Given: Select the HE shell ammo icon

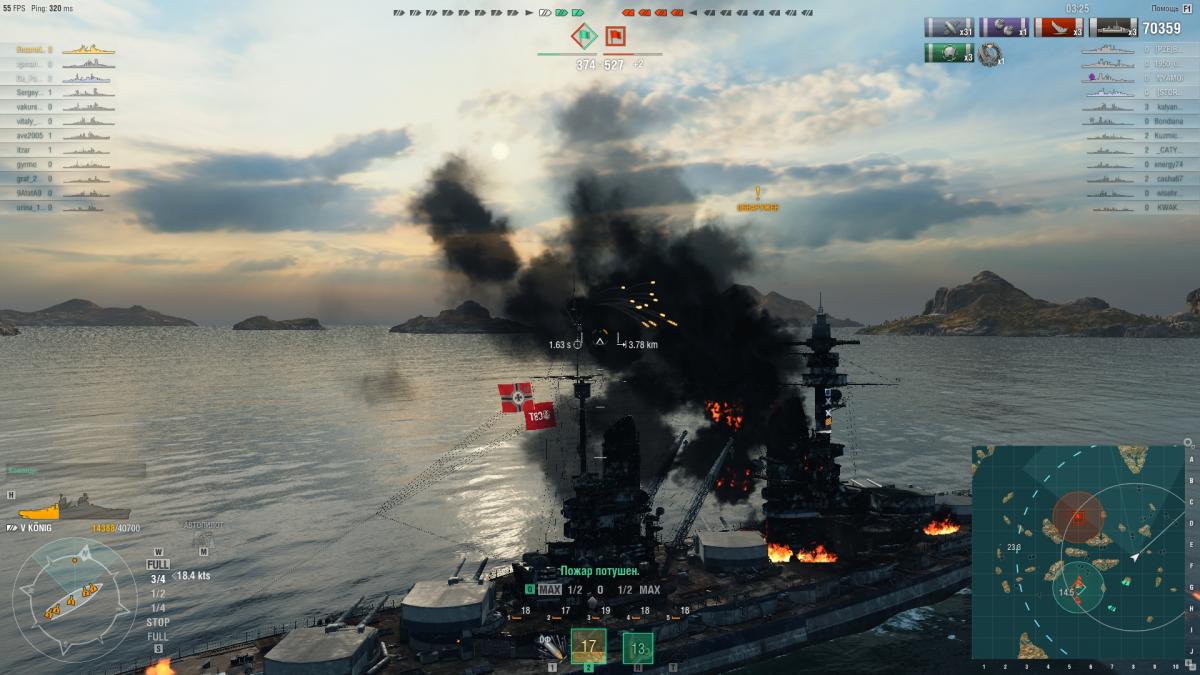Looking at the screenshot, I should pos(550,647).
